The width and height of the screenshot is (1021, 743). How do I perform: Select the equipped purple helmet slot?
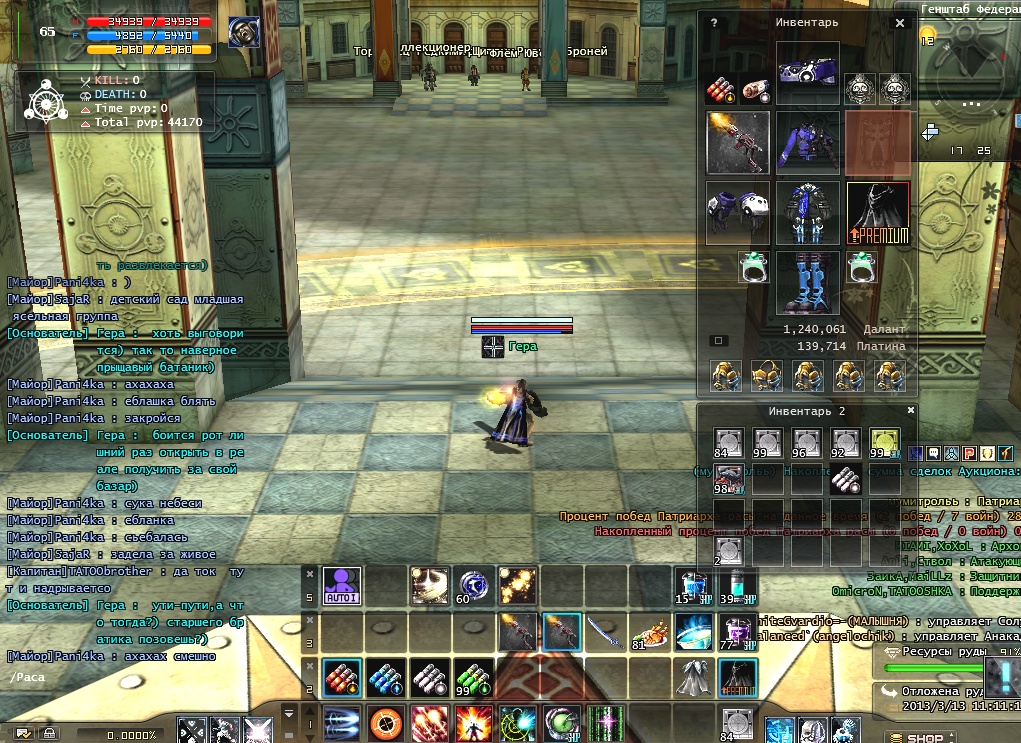click(x=807, y=73)
